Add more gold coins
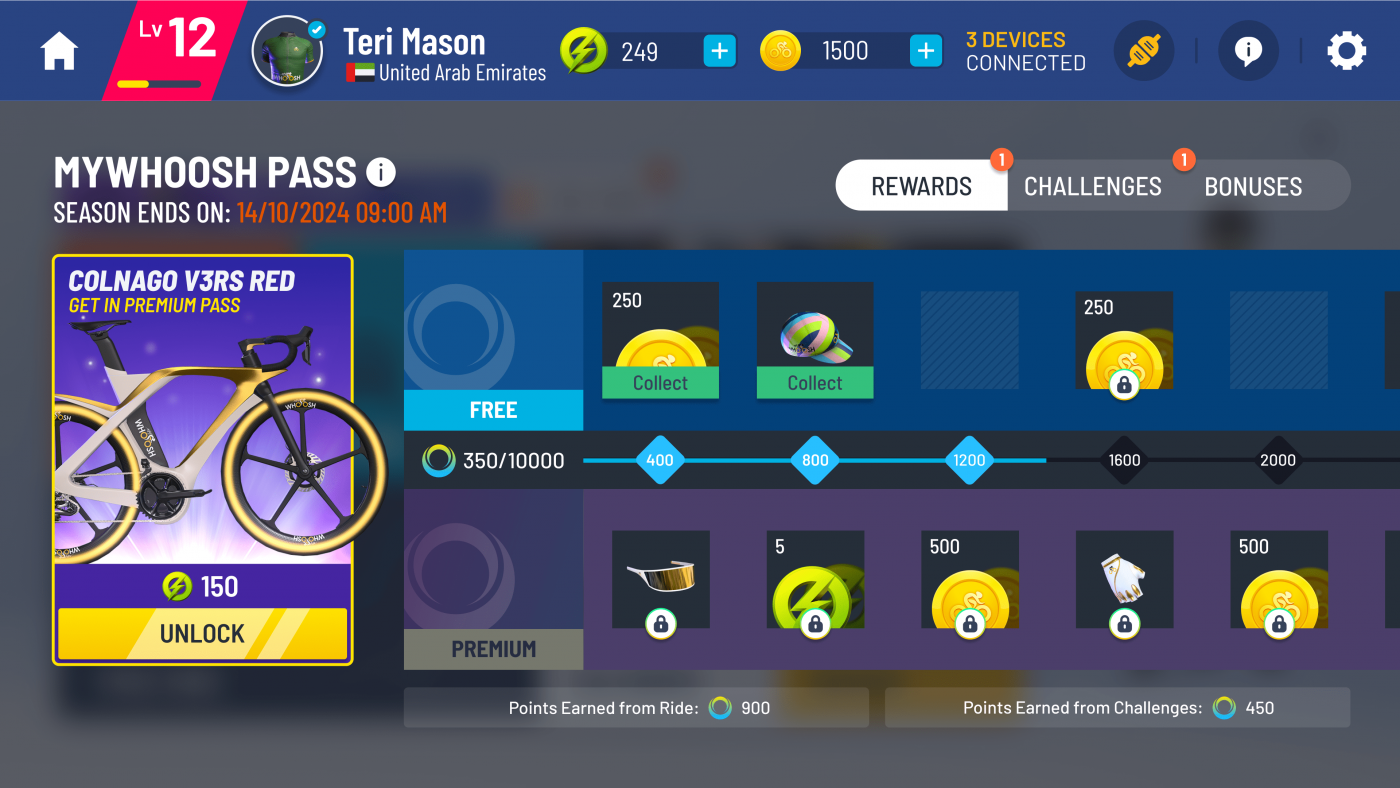1400x788 pixels. [926, 51]
